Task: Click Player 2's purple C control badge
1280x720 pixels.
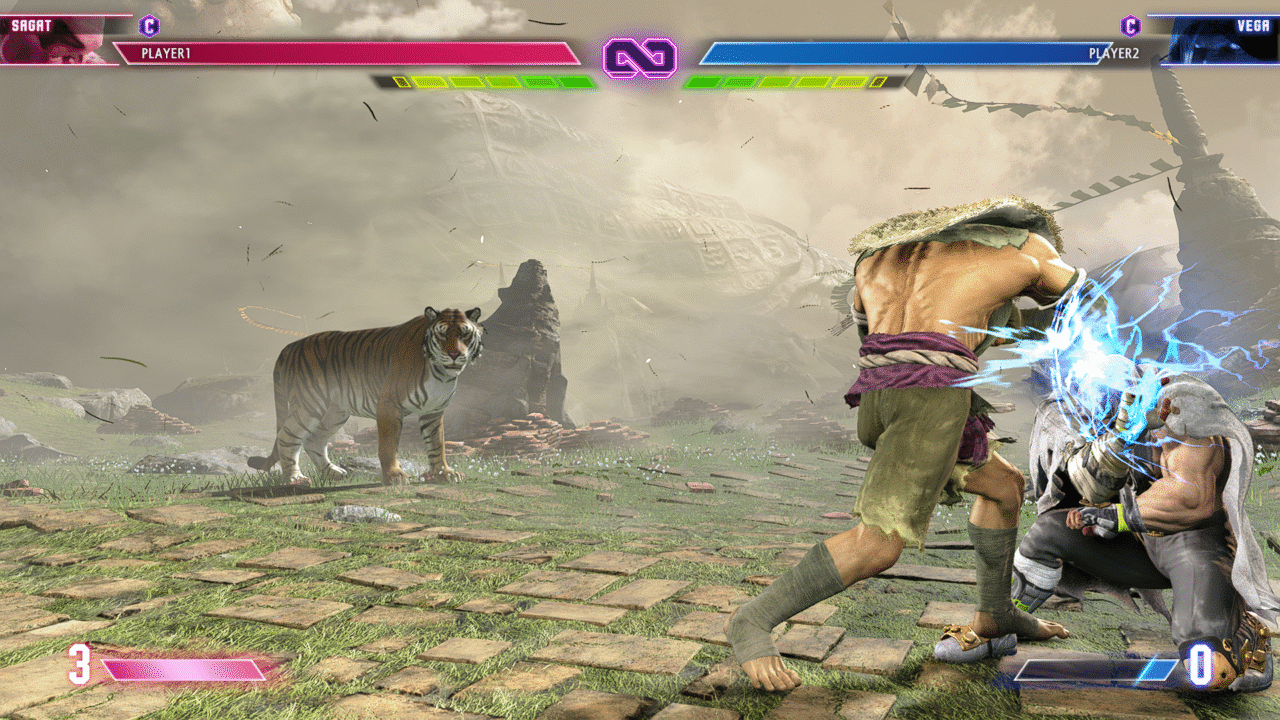Action: (x=1130, y=26)
